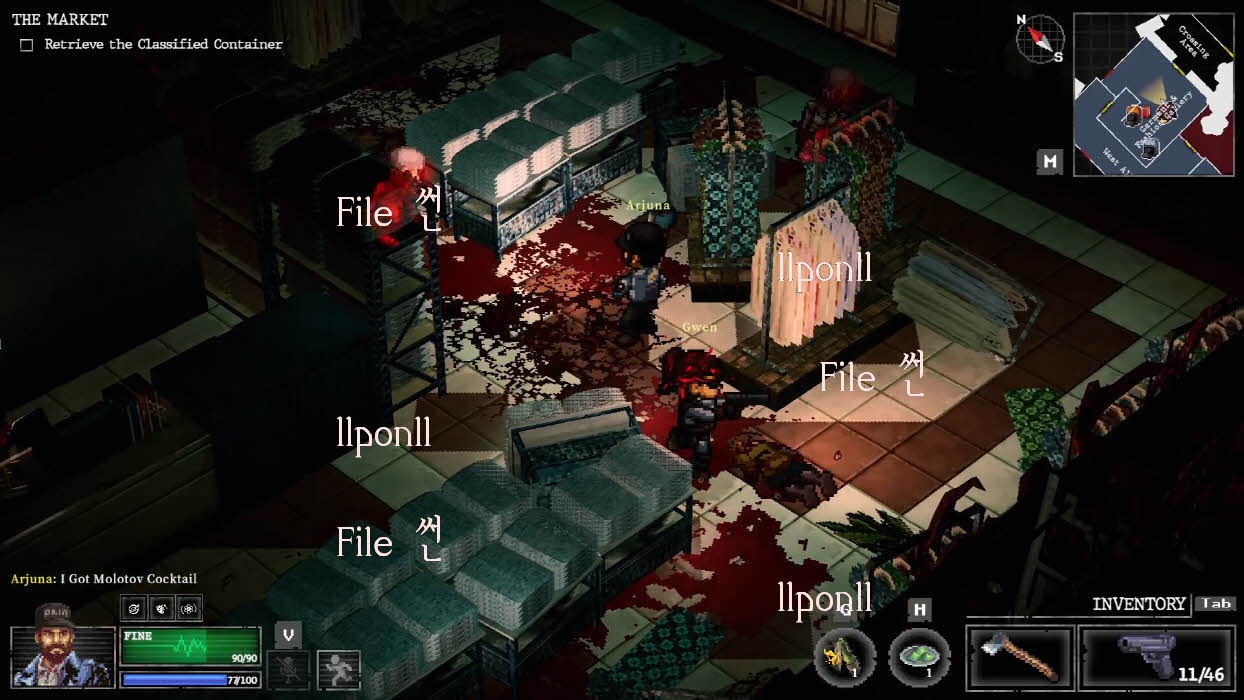Image resolution: width=1244 pixels, height=700 pixels.
Task: Click the crossed-out figure icon
Action: [x=287, y=669]
